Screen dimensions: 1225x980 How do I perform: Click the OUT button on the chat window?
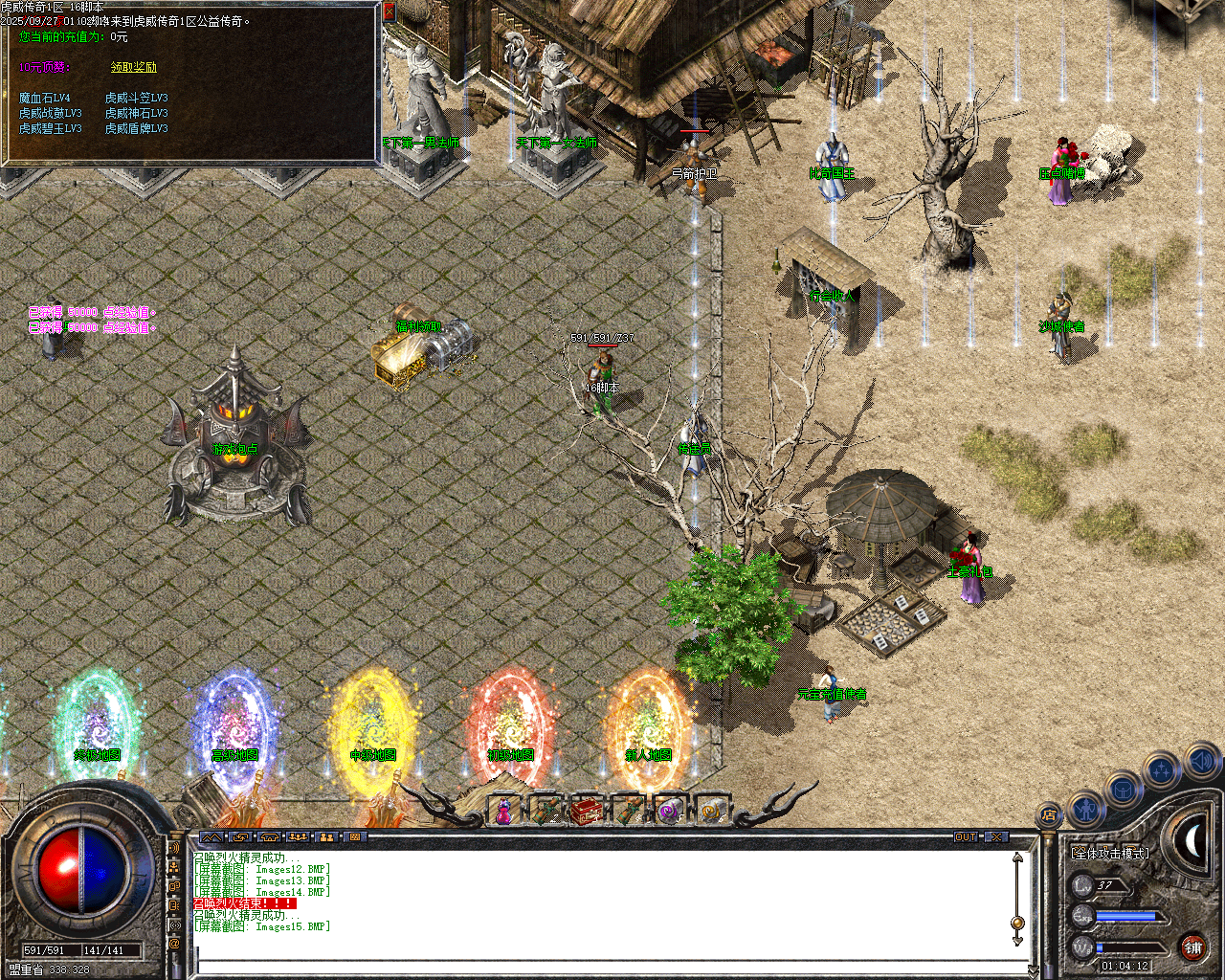pyautogui.click(x=967, y=836)
